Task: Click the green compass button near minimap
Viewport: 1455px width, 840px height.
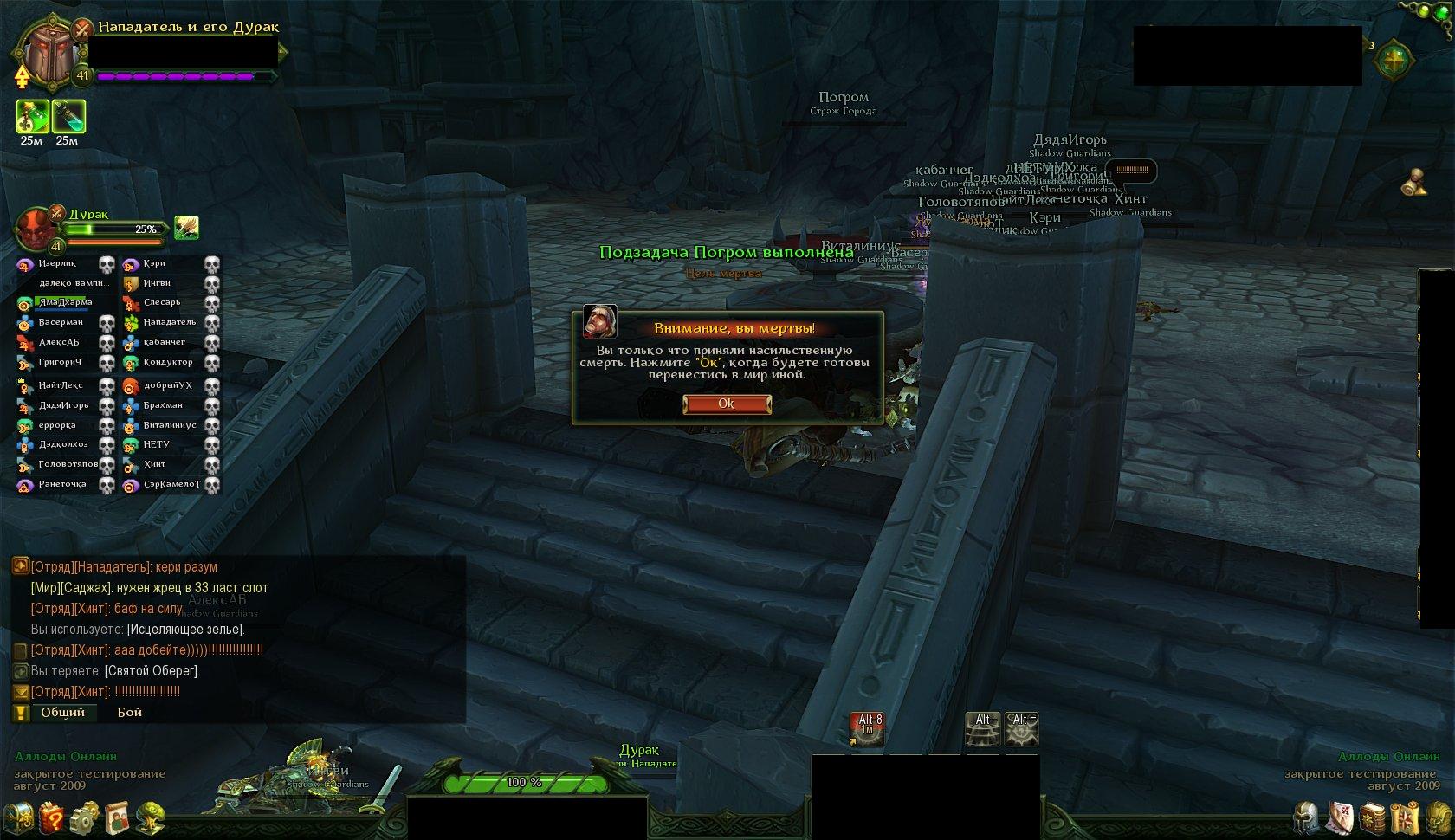Action: click(1393, 61)
